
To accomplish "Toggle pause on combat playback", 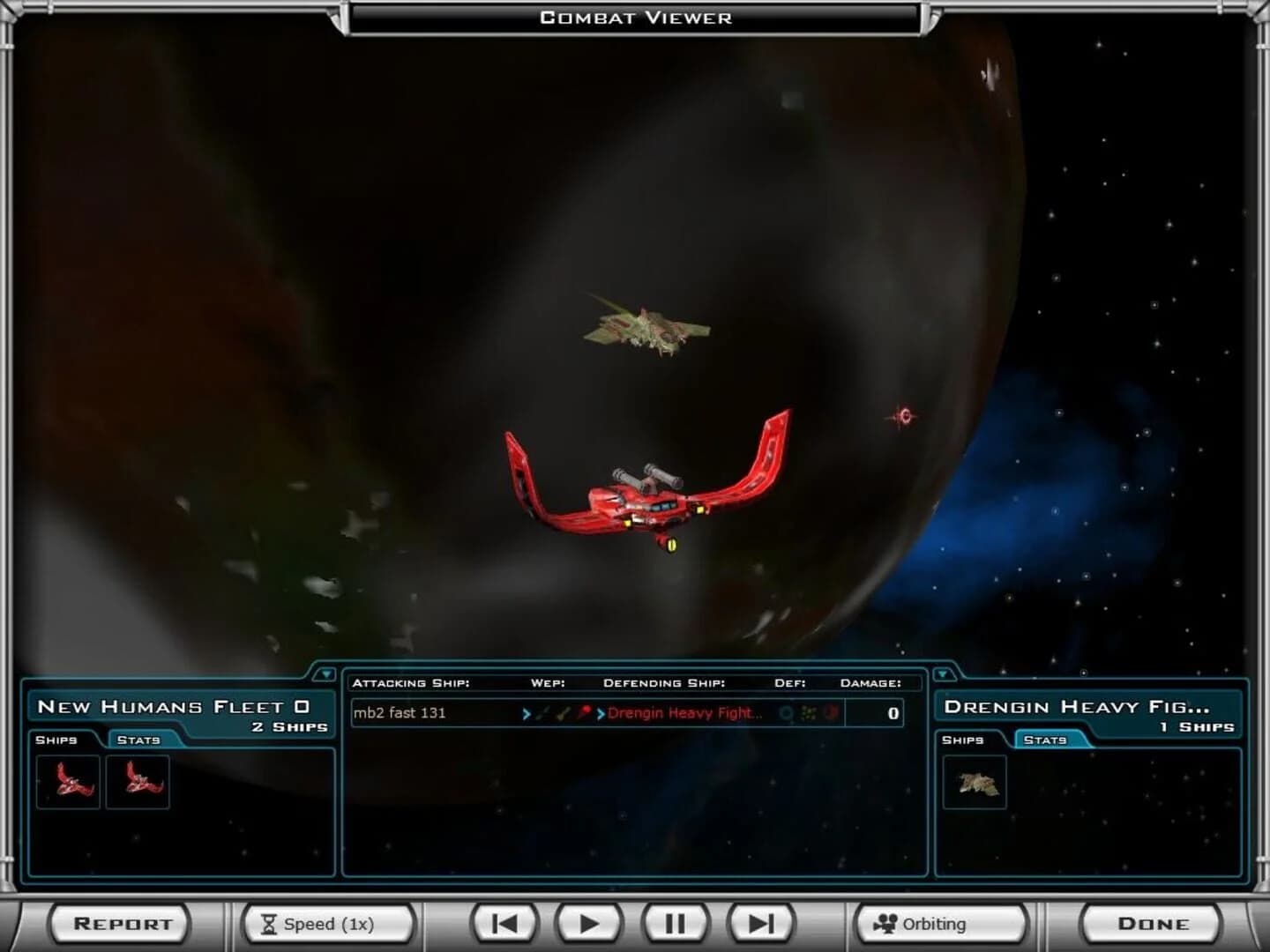I will (x=674, y=924).
